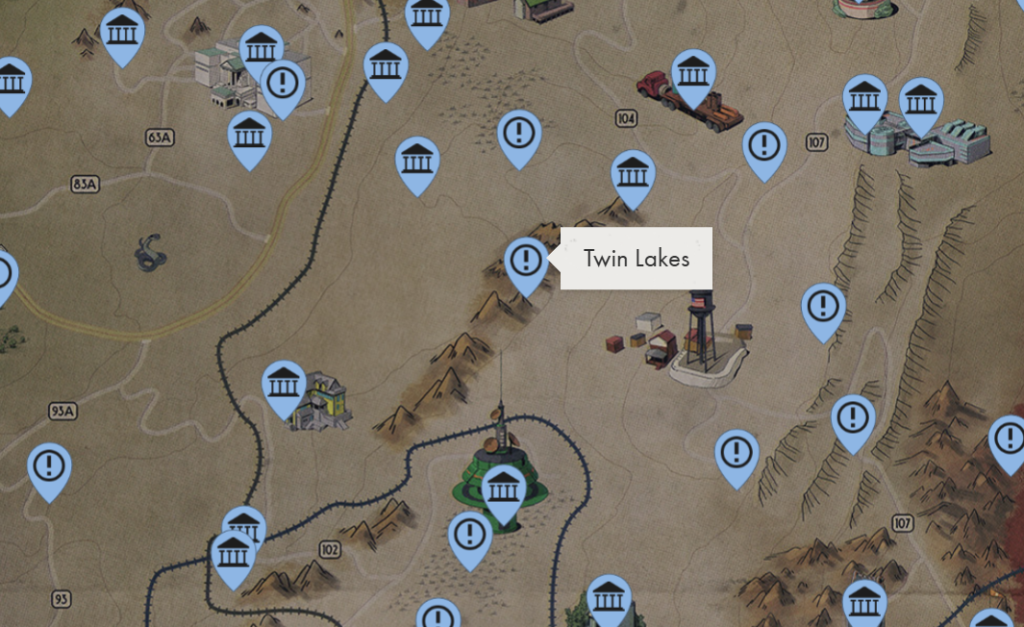This screenshot has width=1024, height=627.
Task: Select the Twin Lakes exclamation marker
Action: [525, 262]
